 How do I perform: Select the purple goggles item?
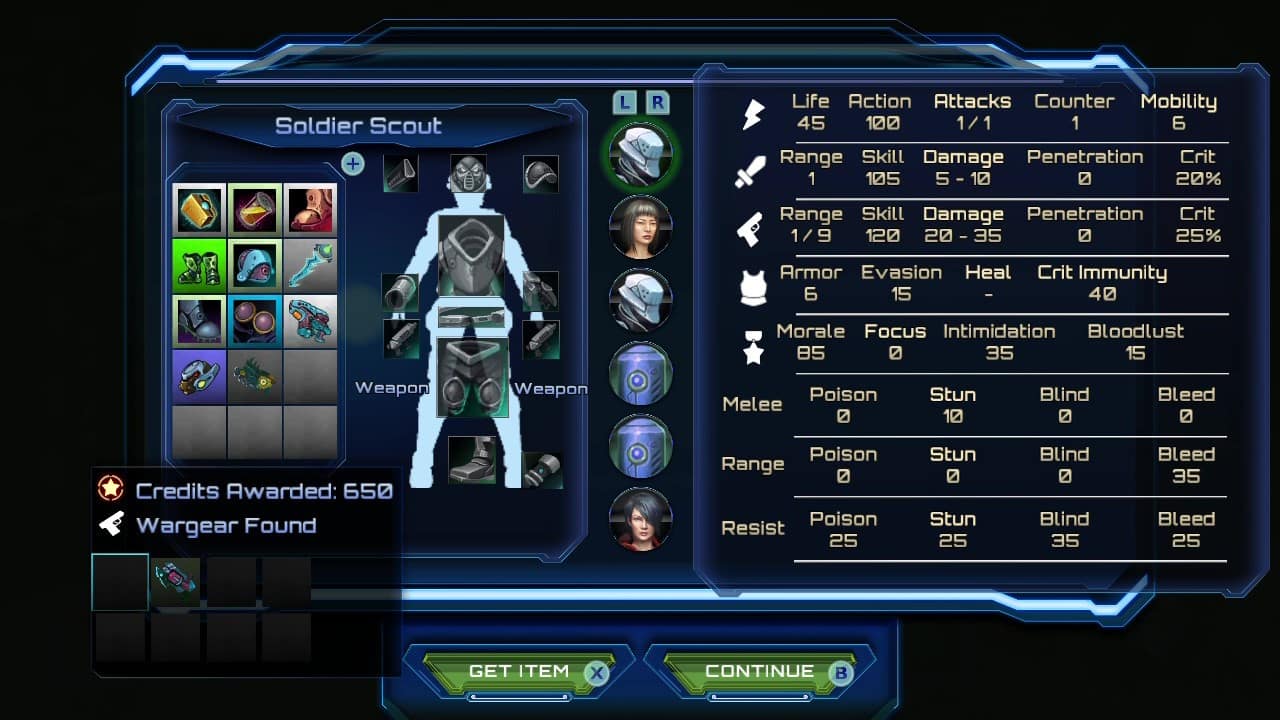(x=253, y=321)
